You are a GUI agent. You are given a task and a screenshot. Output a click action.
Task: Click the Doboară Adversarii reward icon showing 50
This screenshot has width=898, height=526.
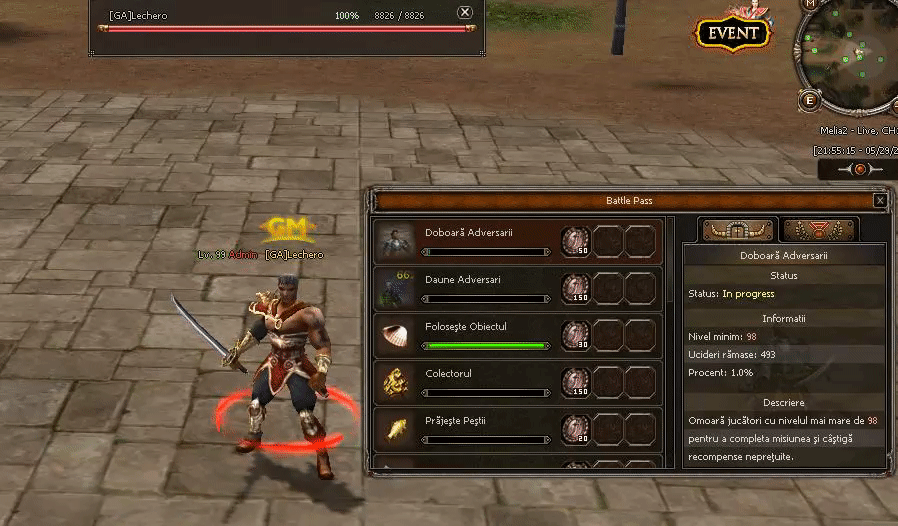click(575, 241)
